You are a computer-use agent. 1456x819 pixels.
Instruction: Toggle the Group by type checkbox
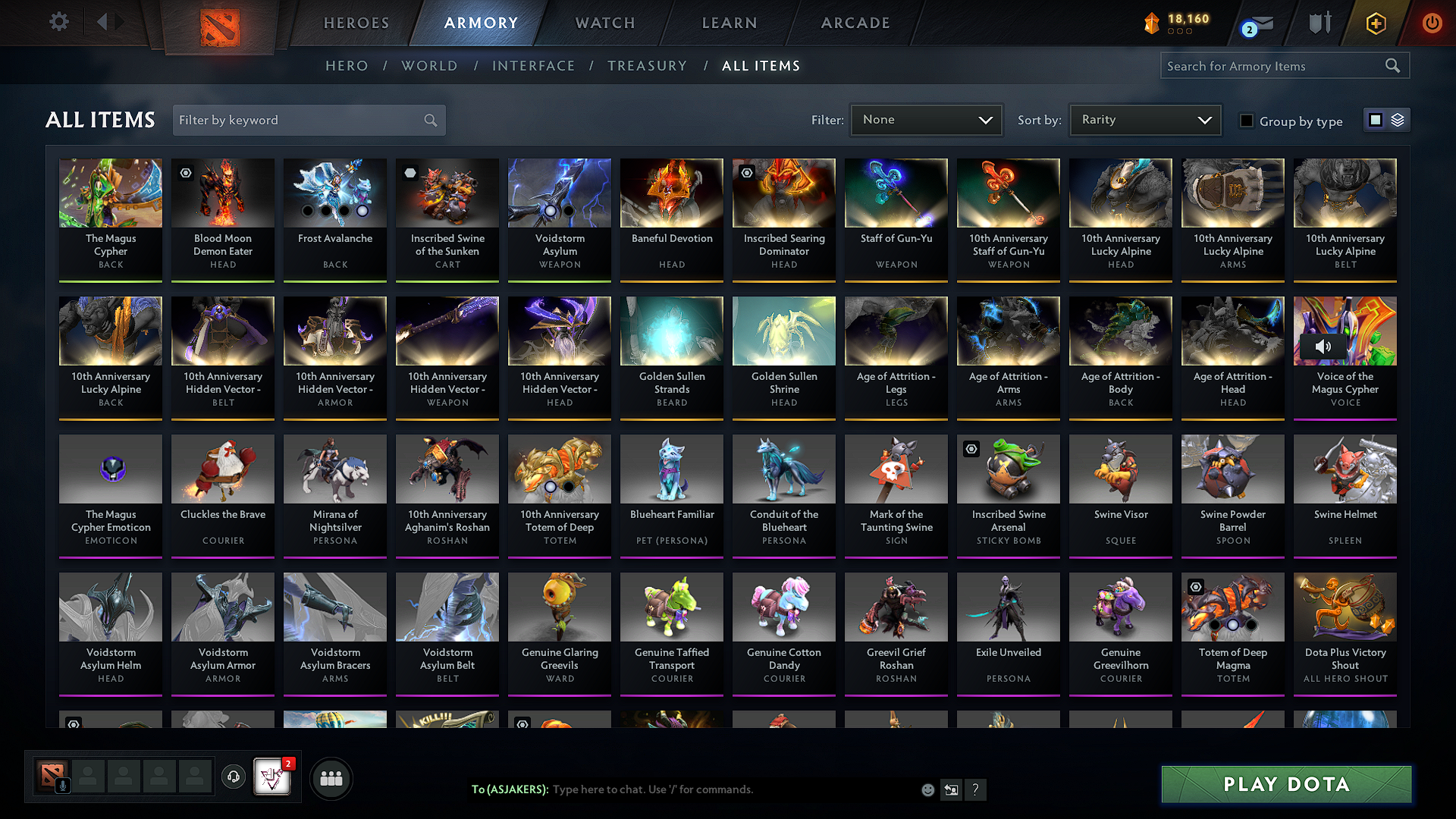1246,121
